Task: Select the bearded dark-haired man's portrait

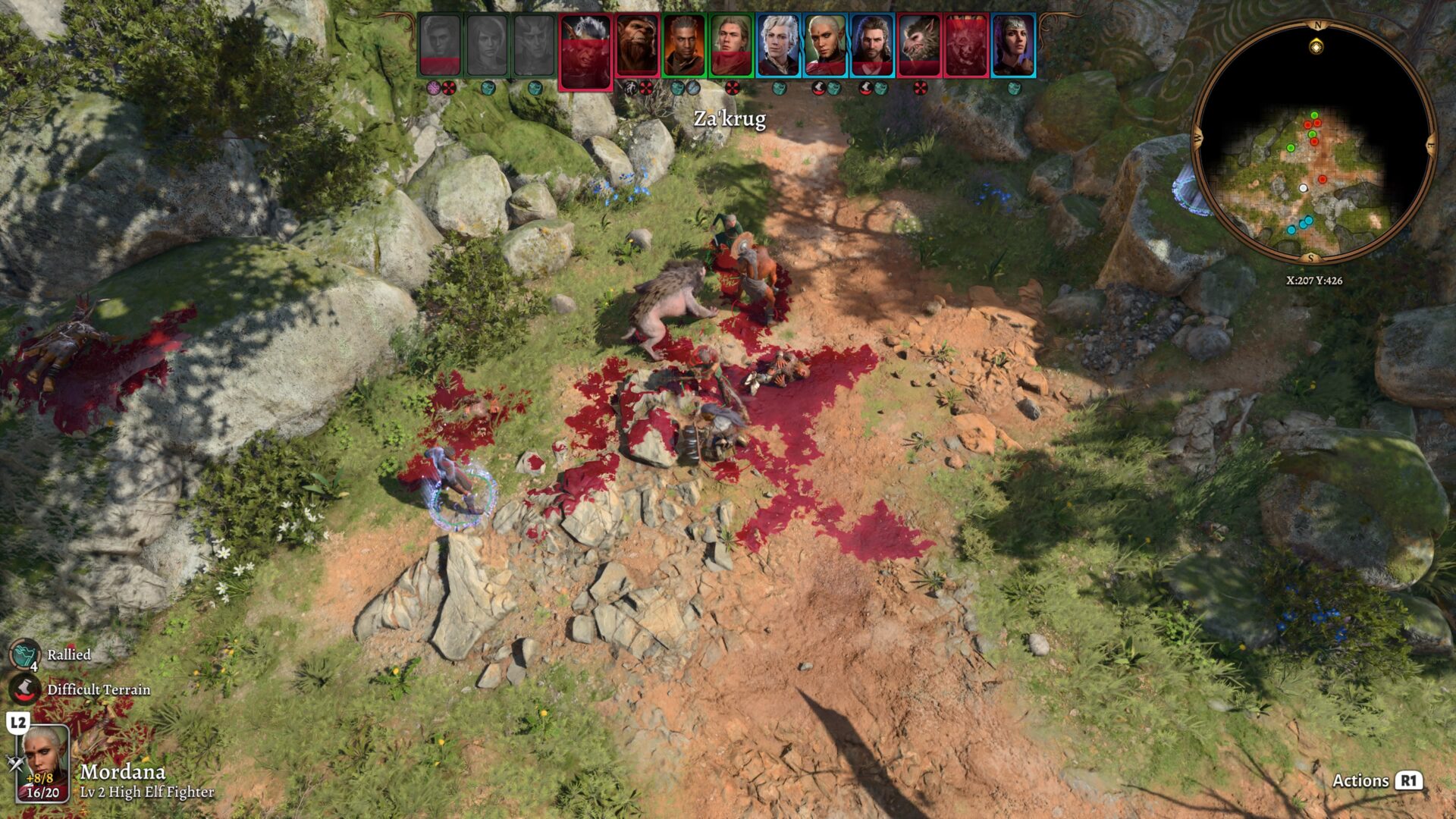Action: coord(872,45)
